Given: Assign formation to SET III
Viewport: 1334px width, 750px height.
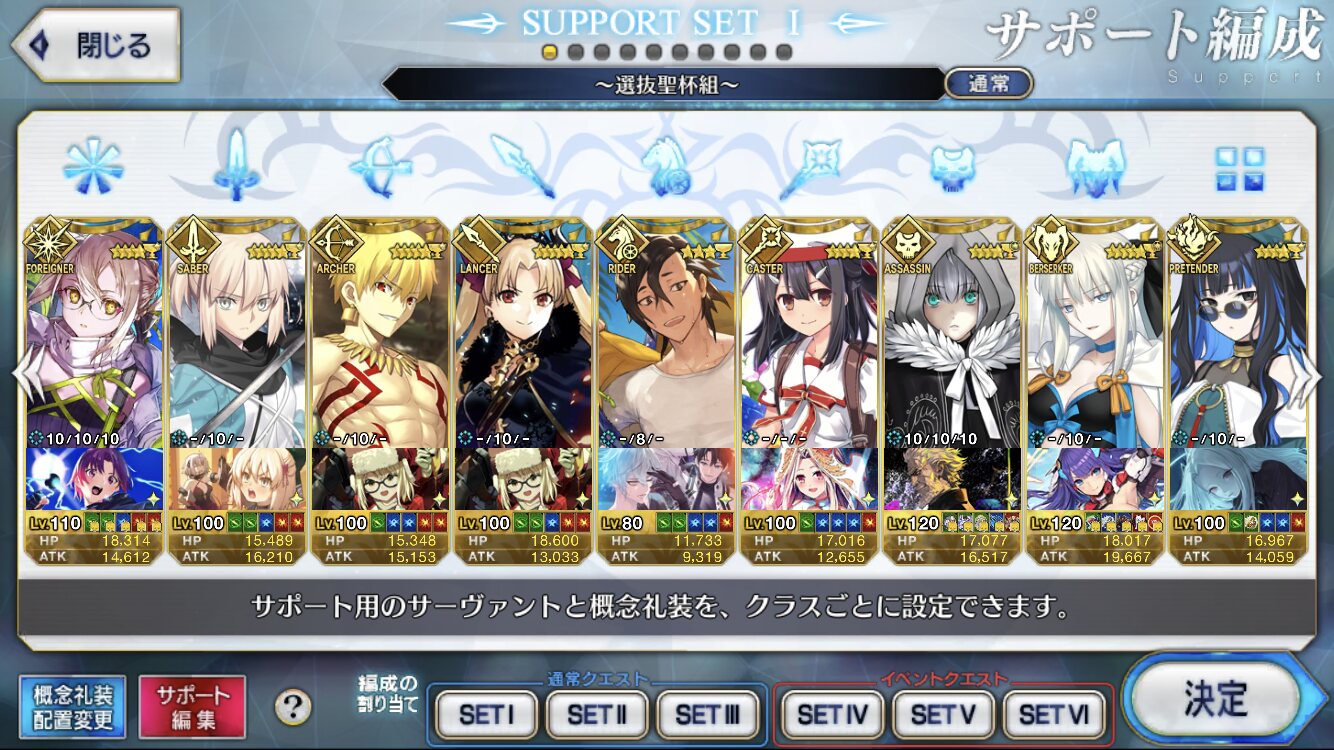Looking at the screenshot, I should (707, 715).
